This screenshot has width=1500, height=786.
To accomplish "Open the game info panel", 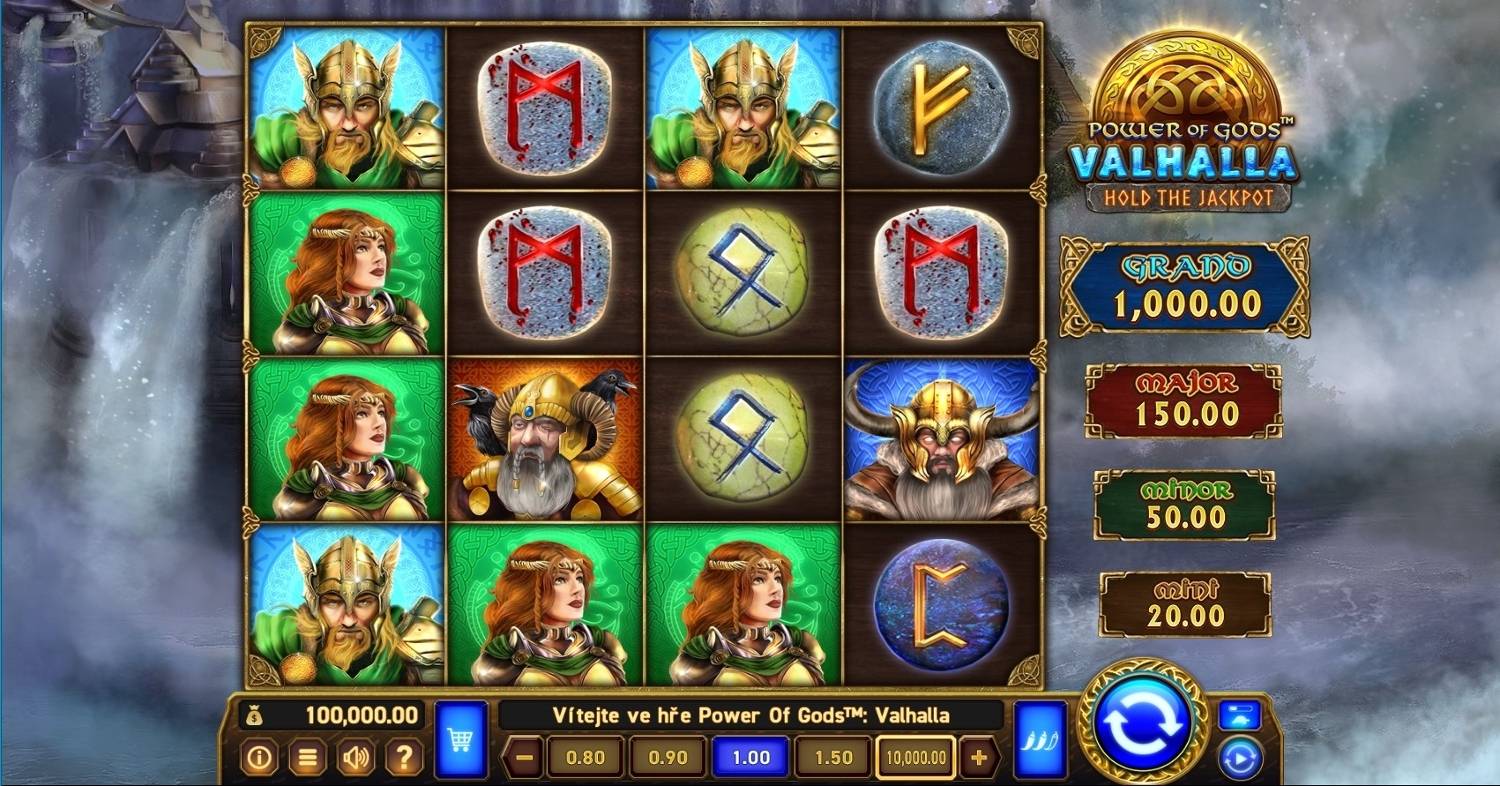I will (260, 757).
